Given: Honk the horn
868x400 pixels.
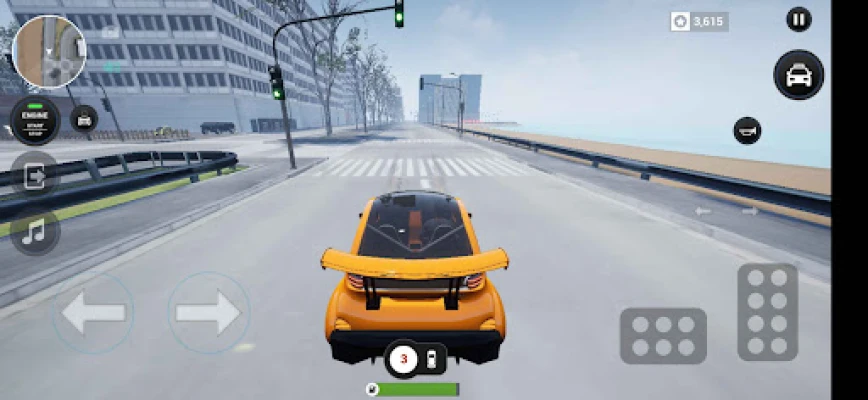Looking at the screenshot, I should click(747, 130).
